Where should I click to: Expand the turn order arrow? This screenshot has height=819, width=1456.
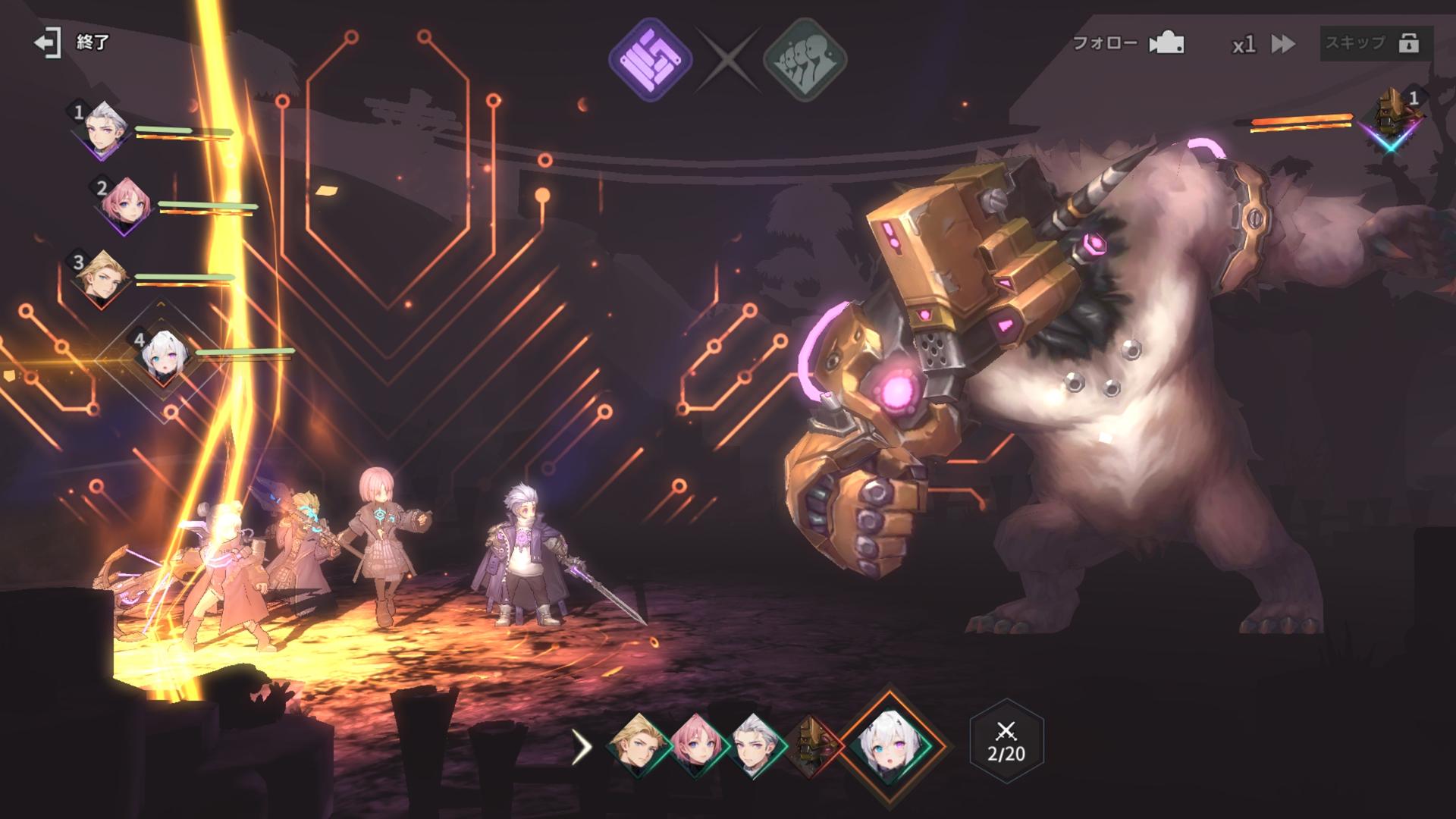point(582,747)
